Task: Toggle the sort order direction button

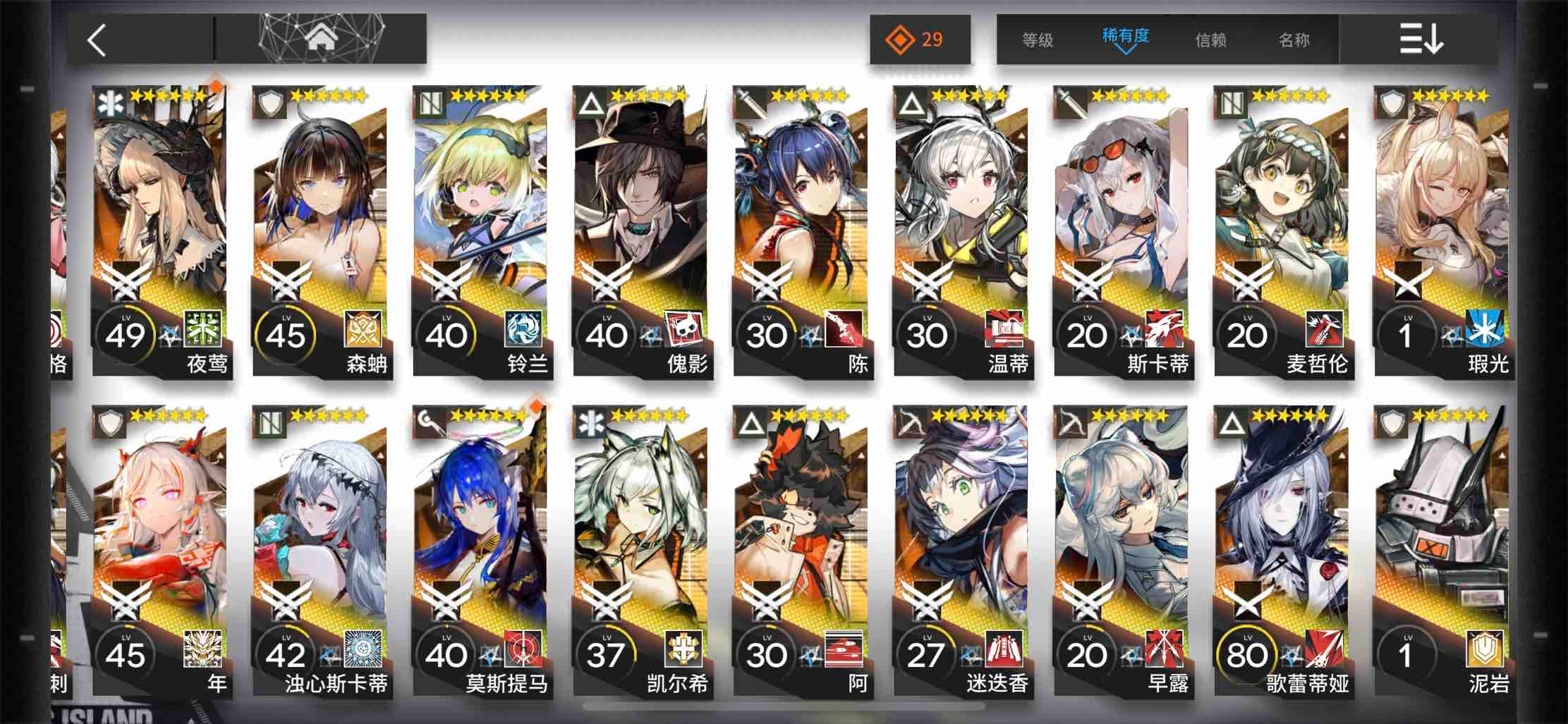Action: (x=1421, y=39)
